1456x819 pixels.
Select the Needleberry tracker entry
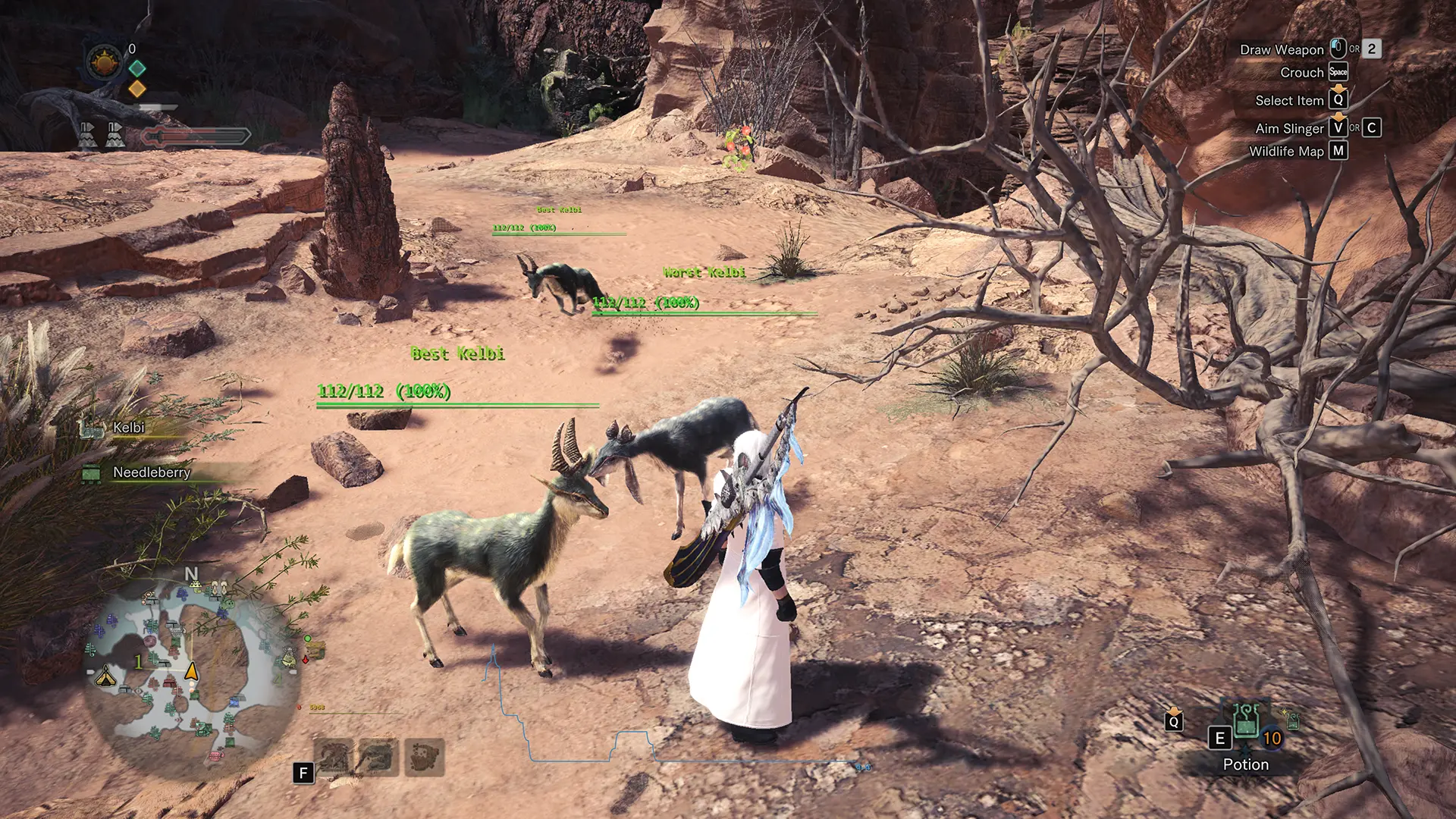pos(151,472)
